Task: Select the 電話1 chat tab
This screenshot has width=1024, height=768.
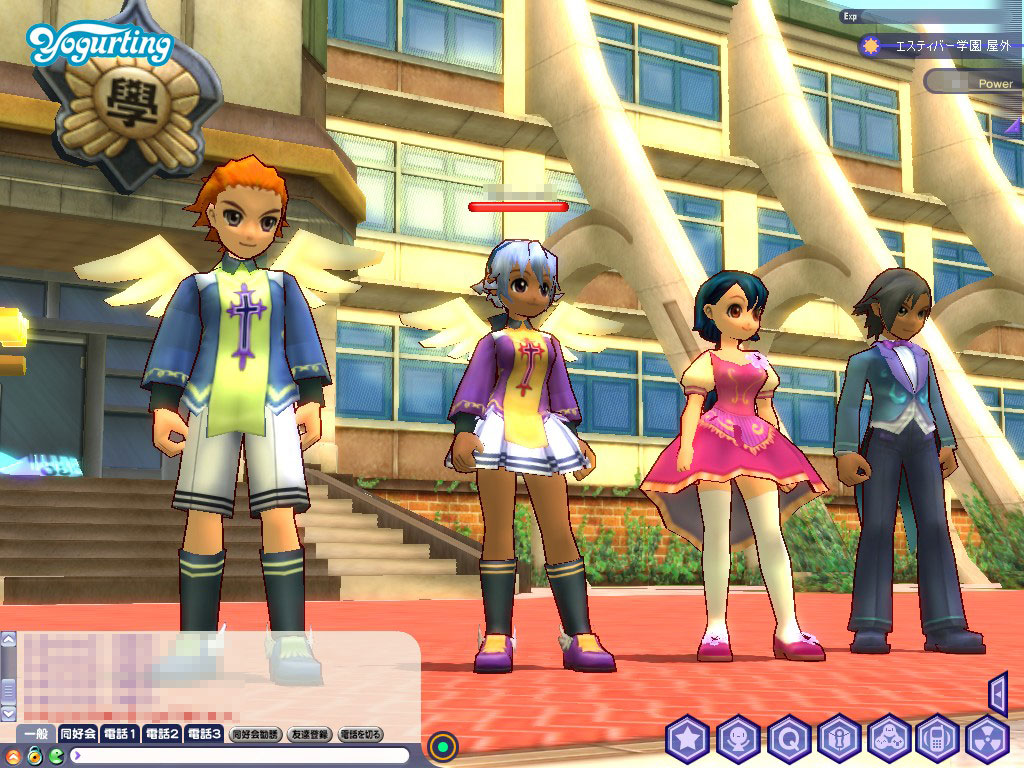Action: 120,734
